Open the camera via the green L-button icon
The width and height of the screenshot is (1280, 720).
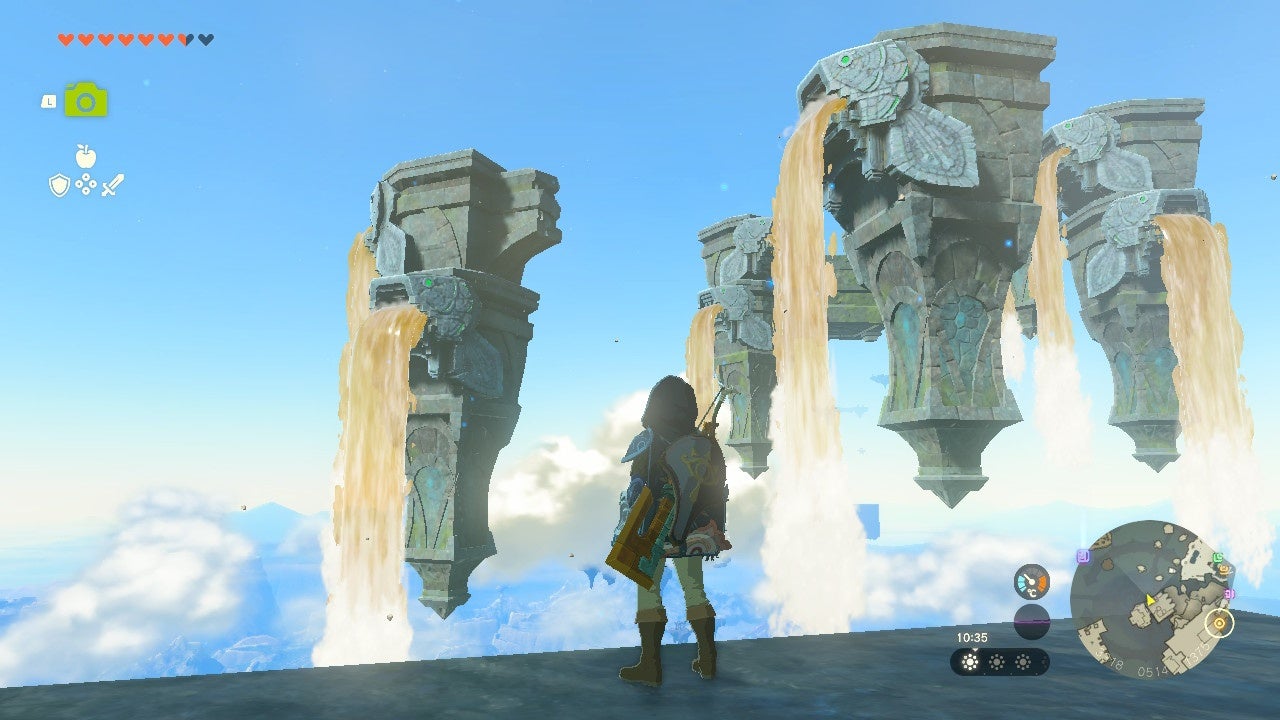[x=87, y=100]
